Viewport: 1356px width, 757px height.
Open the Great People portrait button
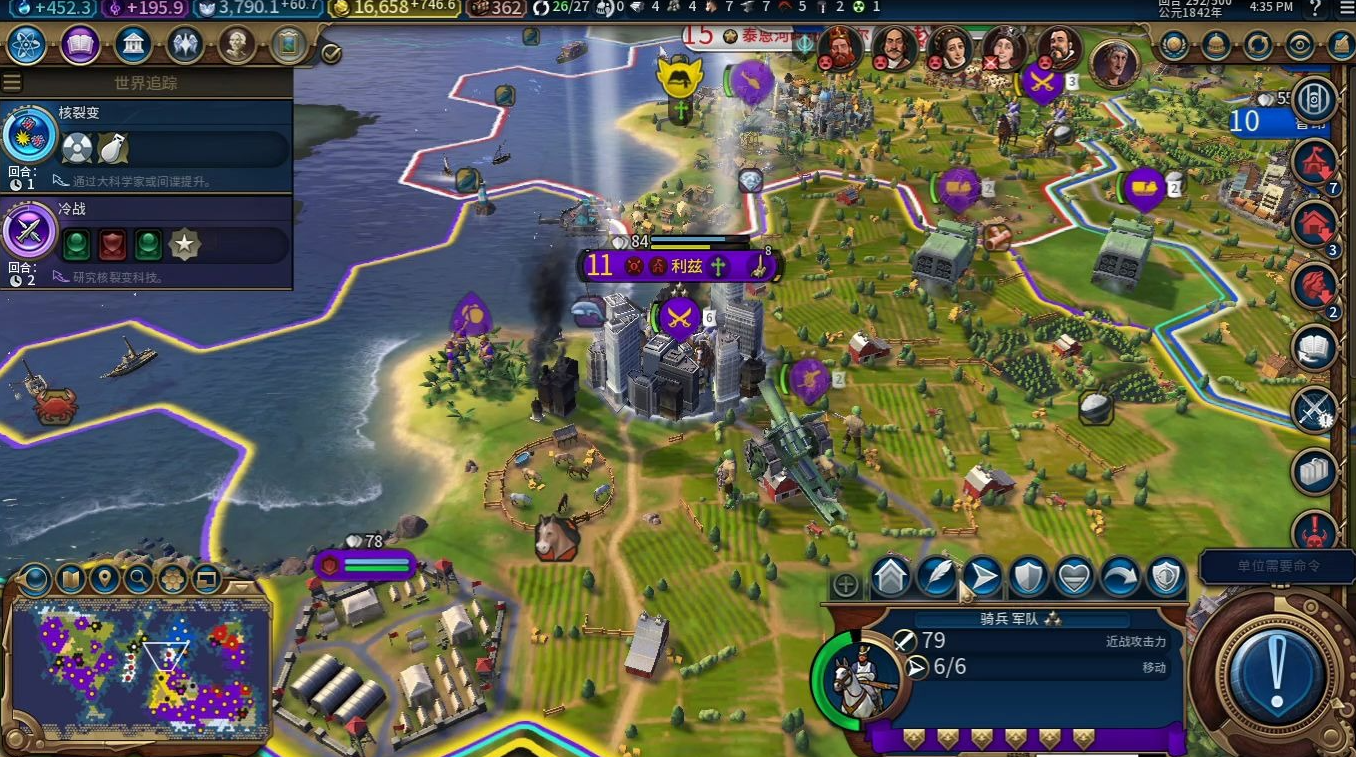pos(237,45)
